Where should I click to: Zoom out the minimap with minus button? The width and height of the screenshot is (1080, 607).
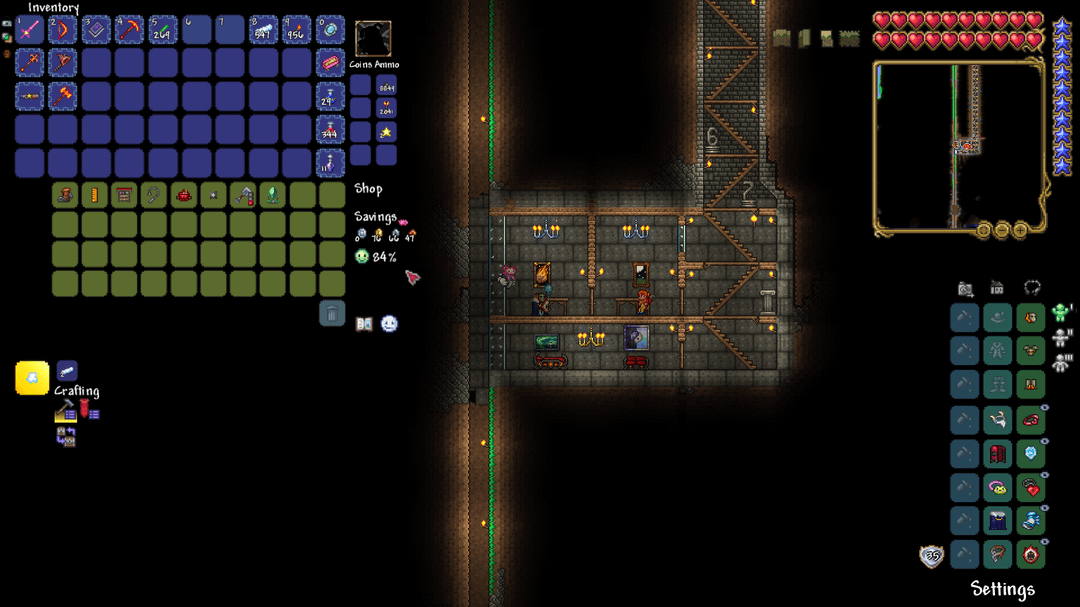(x=1002, y=230)
